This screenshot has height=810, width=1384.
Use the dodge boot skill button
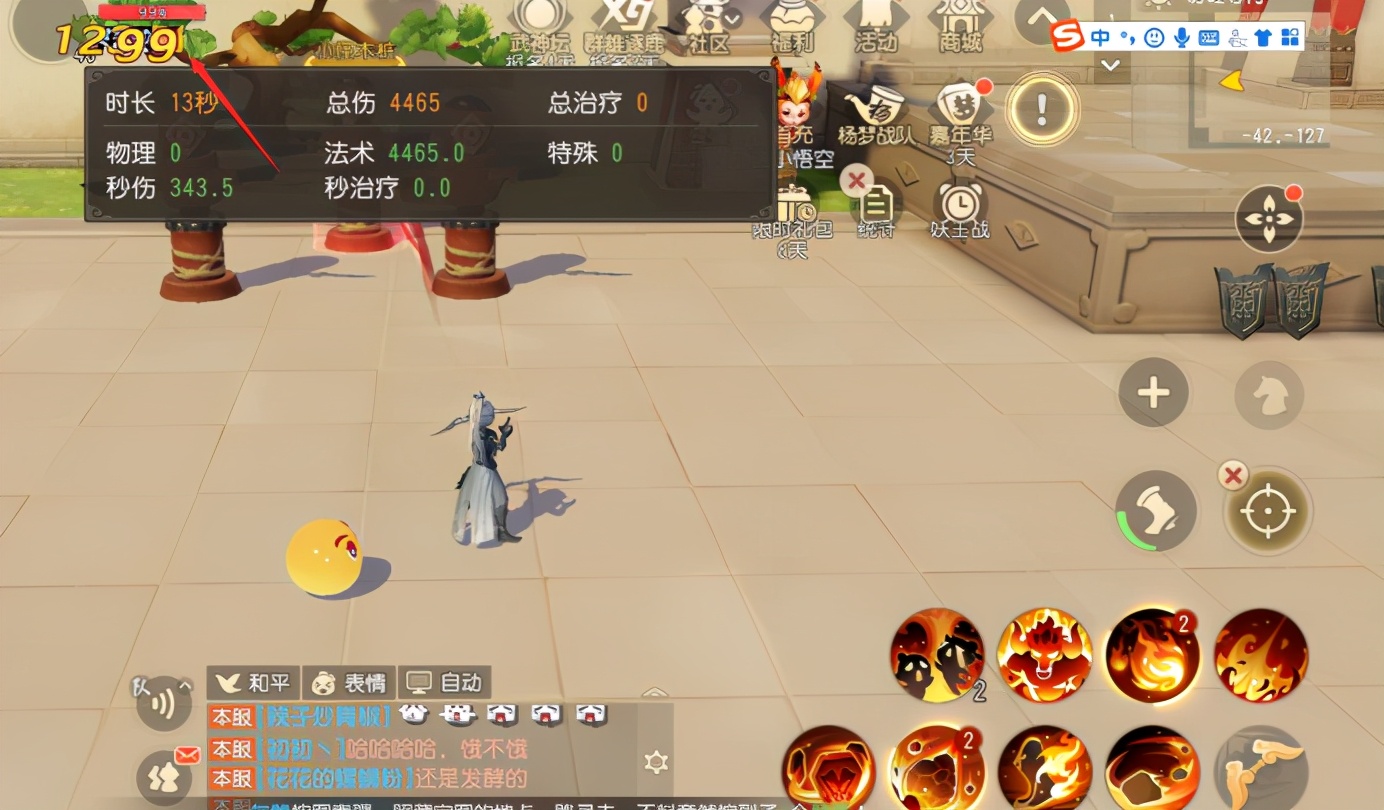click(x=1157, y=511)
